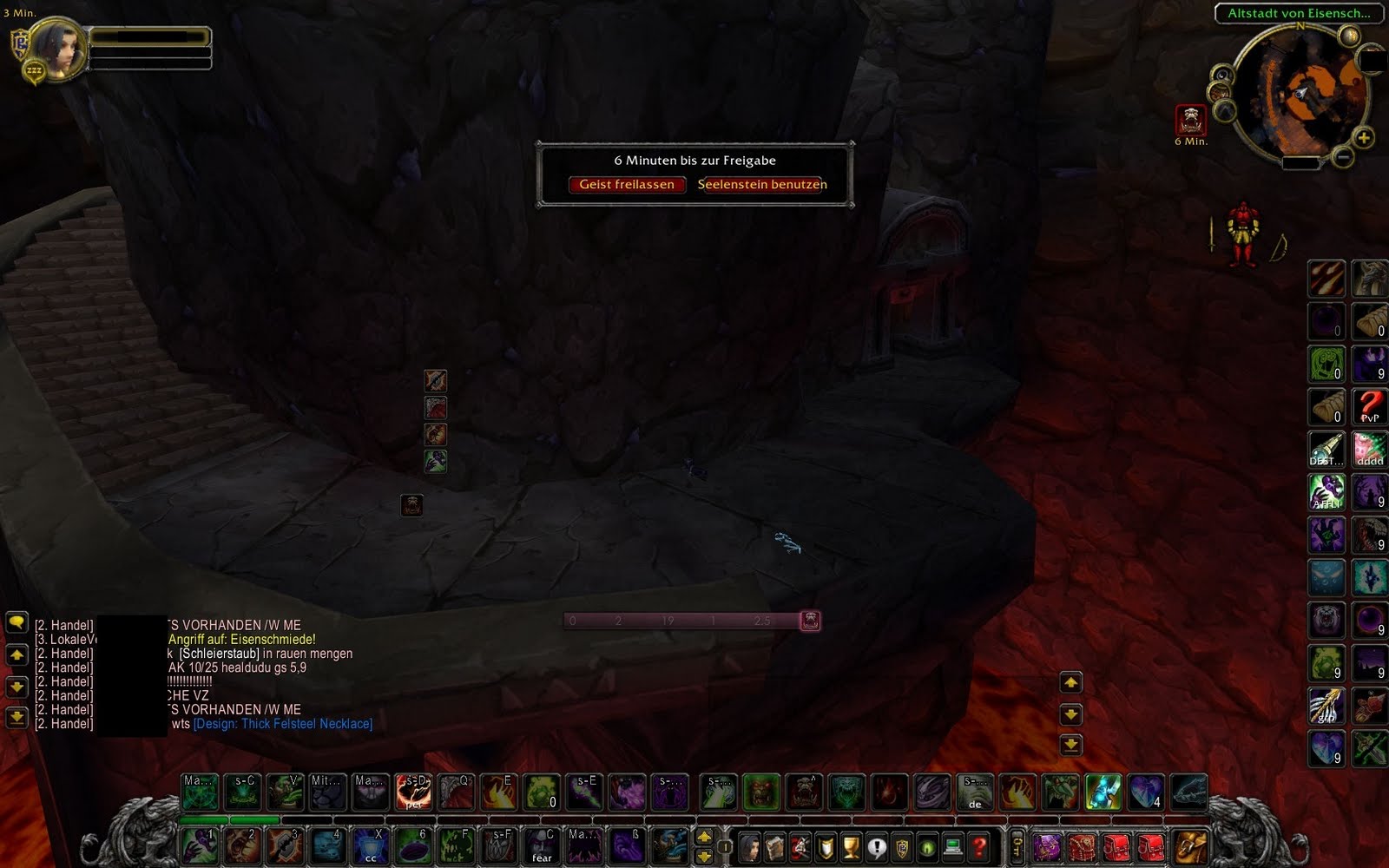This screenshot has width=1389, height=868.
Task: Switch action bar page with yellow up arrow
Action: pyautogui.click(x=703, y=838)
